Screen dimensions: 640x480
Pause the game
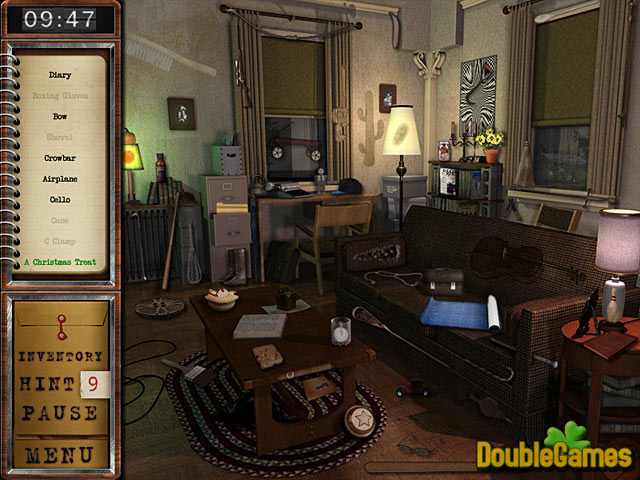[61, 411]
